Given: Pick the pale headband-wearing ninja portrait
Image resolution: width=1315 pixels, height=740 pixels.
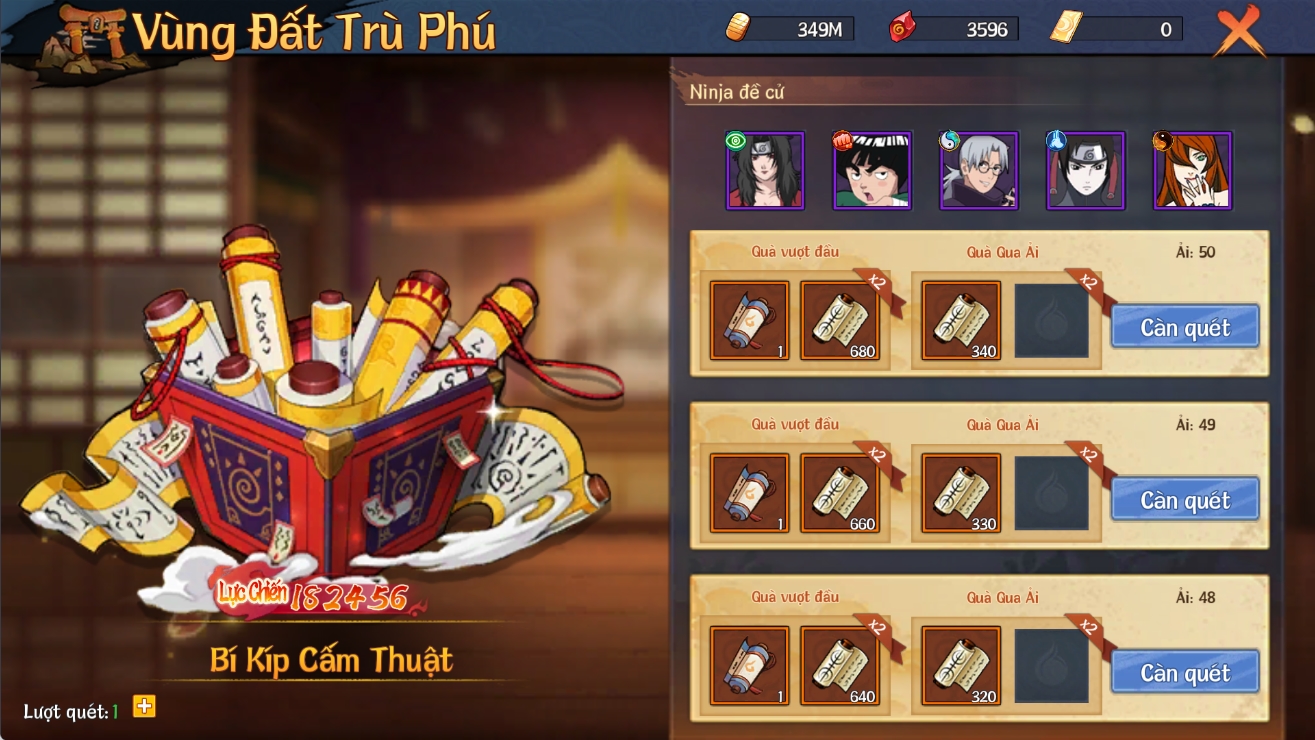Looking at the screenshot, I should point(1086,171).
